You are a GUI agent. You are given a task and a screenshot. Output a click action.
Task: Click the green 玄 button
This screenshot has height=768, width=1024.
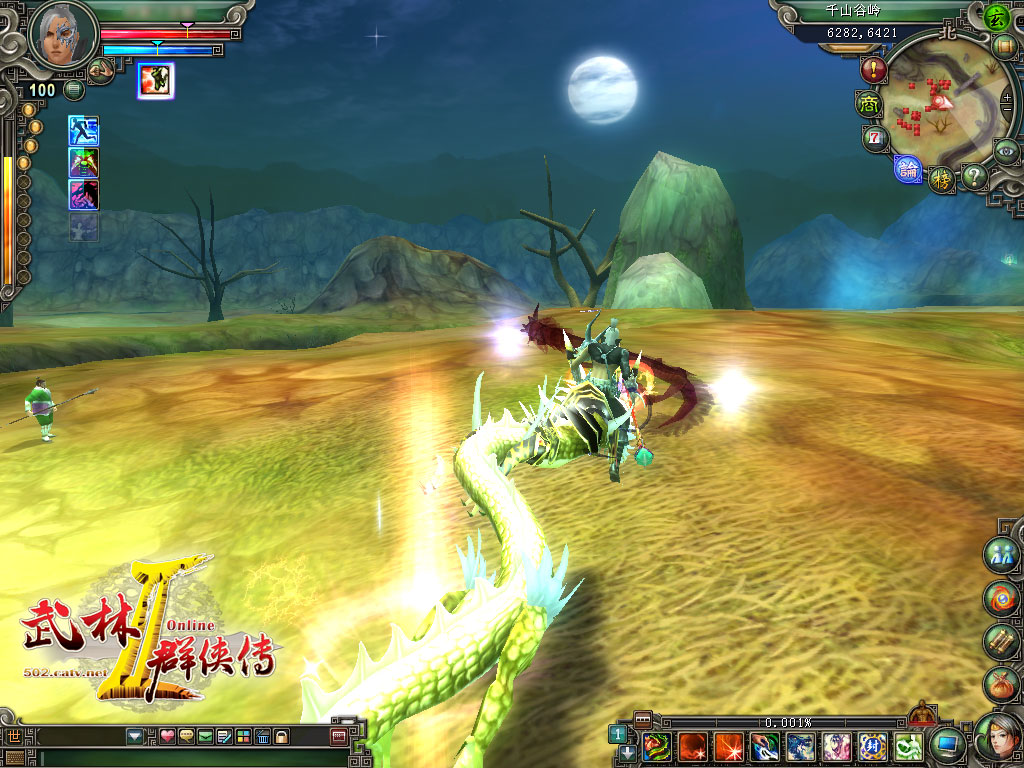click(995, 17)
